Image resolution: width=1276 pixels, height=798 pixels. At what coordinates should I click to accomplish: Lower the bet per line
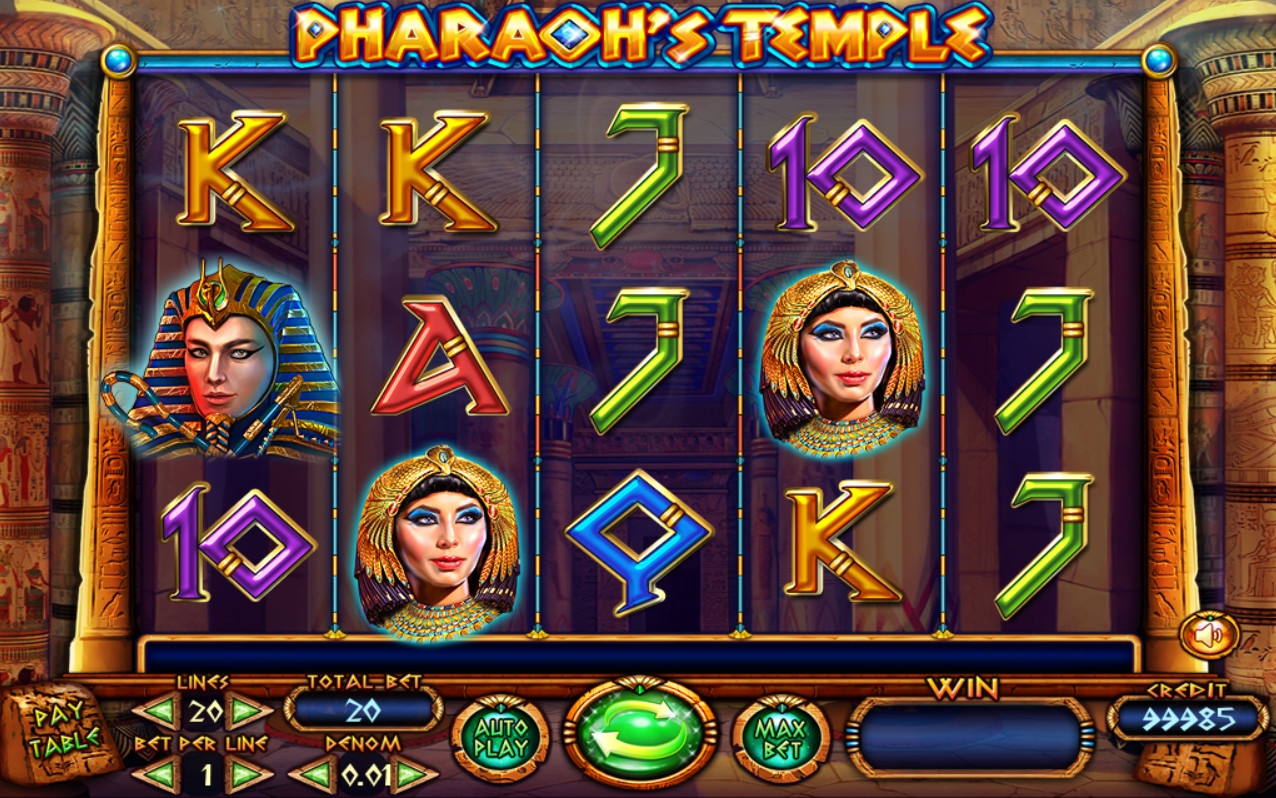coord(157,774)
